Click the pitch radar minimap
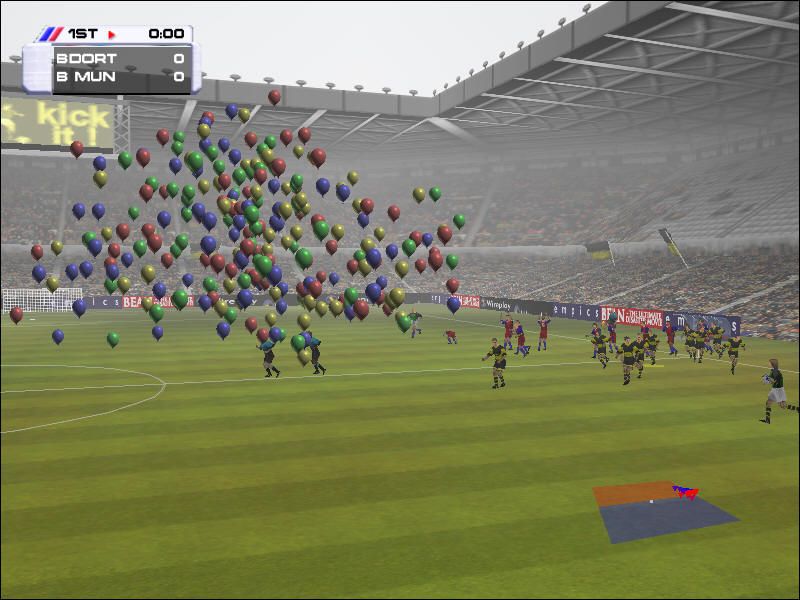Viewport: 800px width, 600px height. pyautogui.click(x=664, y=512)
